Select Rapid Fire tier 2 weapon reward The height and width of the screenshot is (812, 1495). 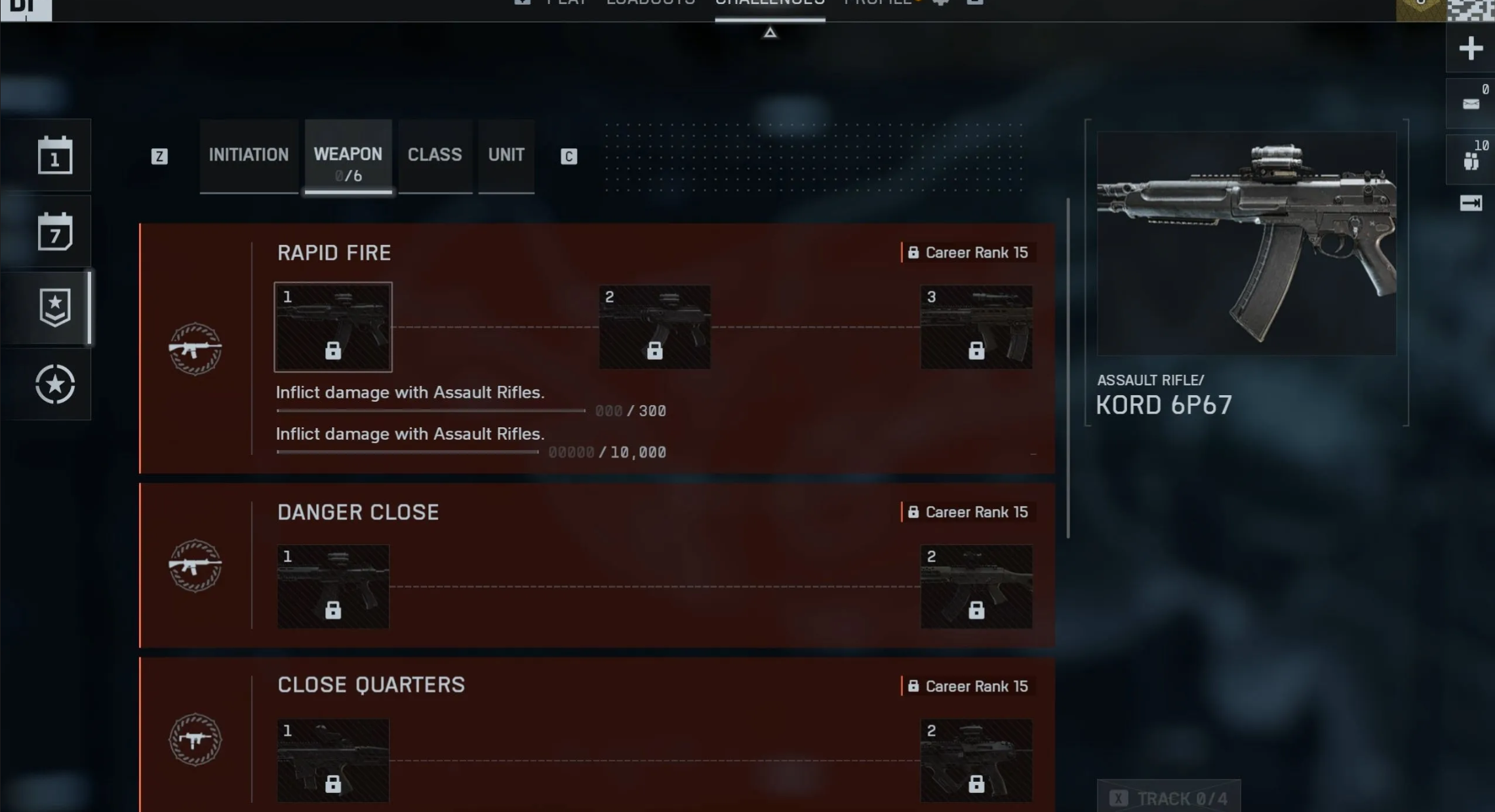coord(654,327)
